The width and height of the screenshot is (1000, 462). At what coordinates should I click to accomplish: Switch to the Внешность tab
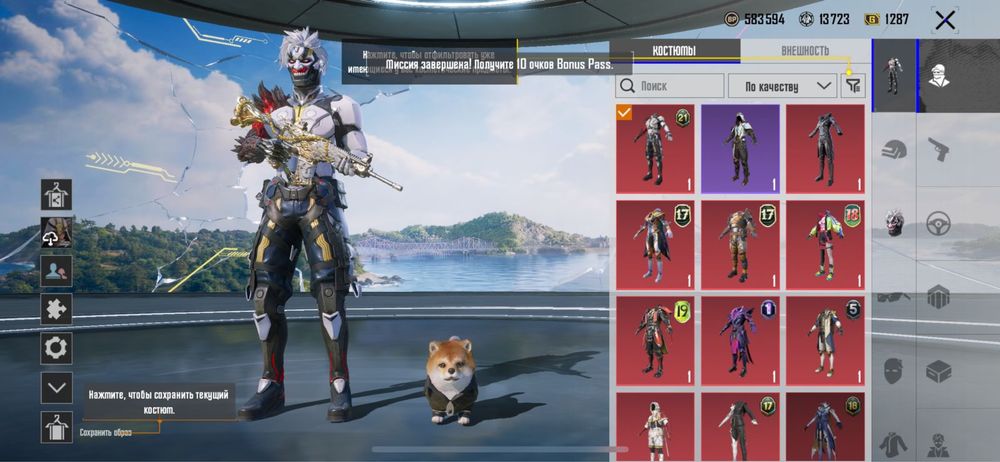coord(805,51)
